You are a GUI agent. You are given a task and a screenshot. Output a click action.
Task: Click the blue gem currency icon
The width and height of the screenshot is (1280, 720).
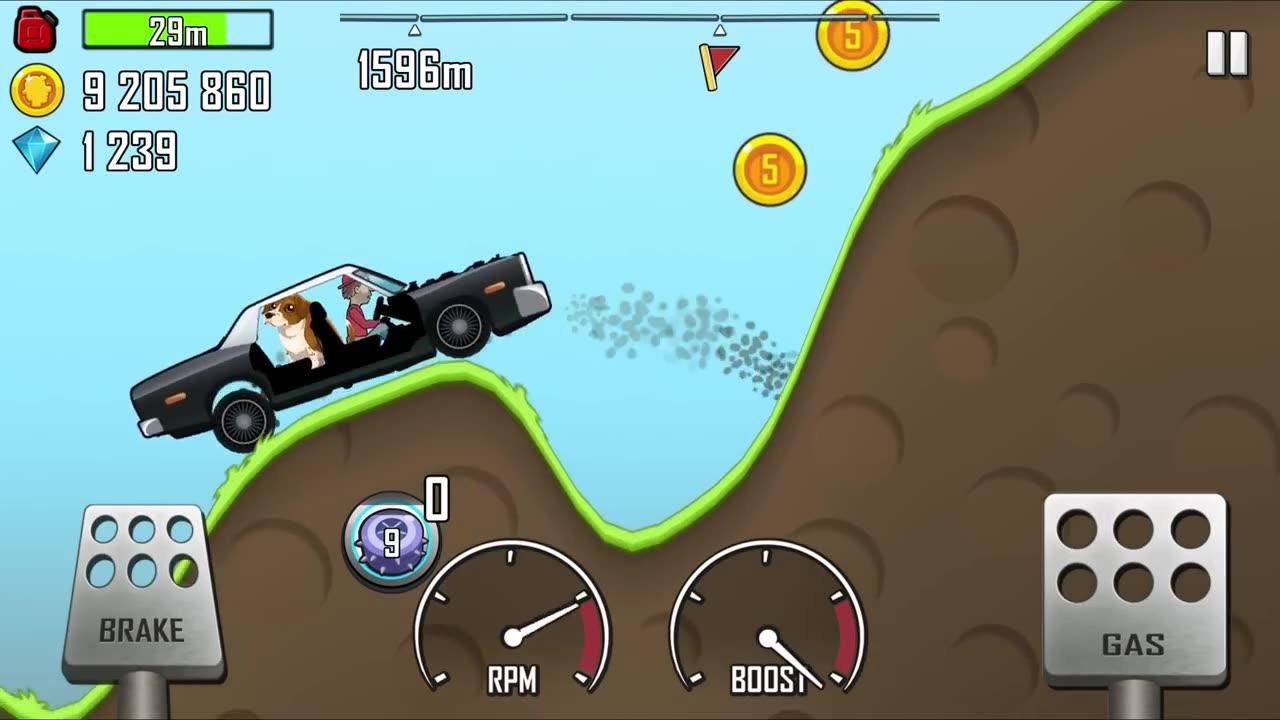[35, 147]
